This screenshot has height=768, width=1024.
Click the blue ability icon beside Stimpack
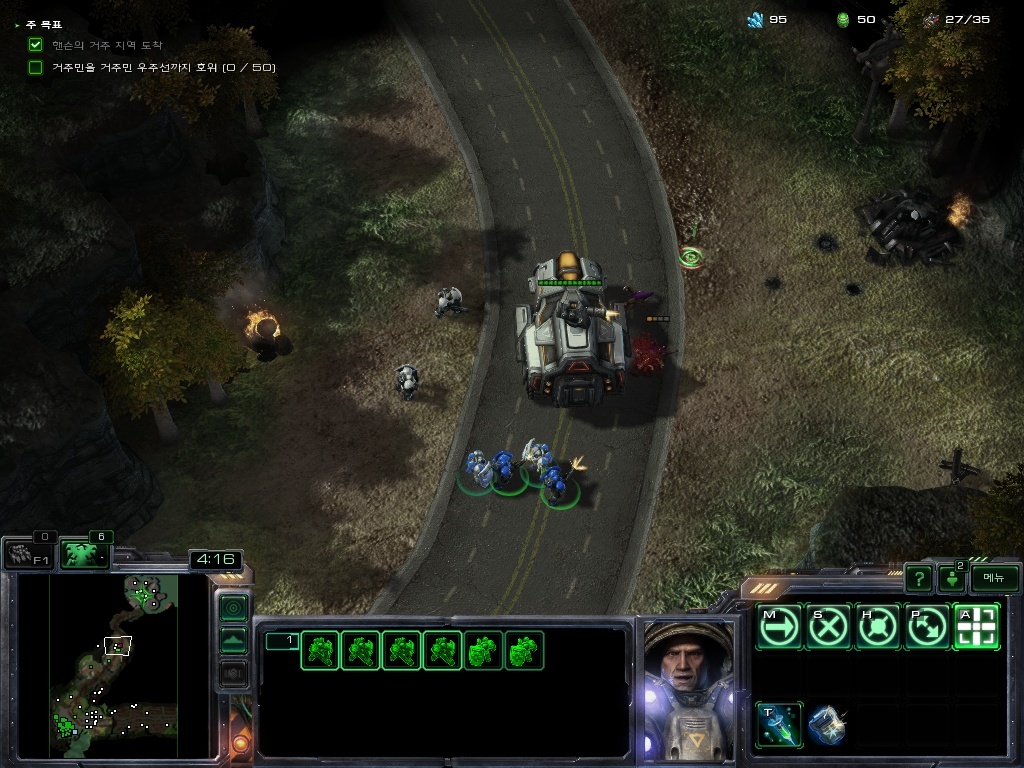(827, 725)
